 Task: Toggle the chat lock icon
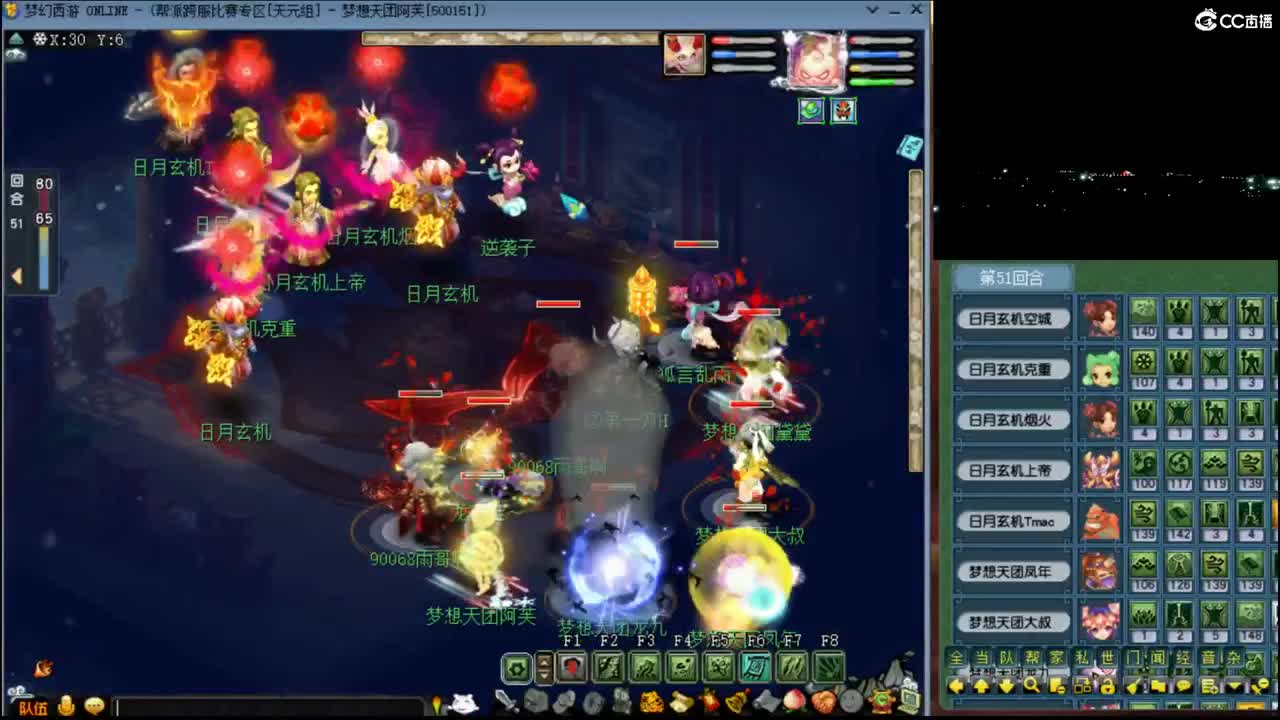pyautogui.click(x=1106, y=688)
